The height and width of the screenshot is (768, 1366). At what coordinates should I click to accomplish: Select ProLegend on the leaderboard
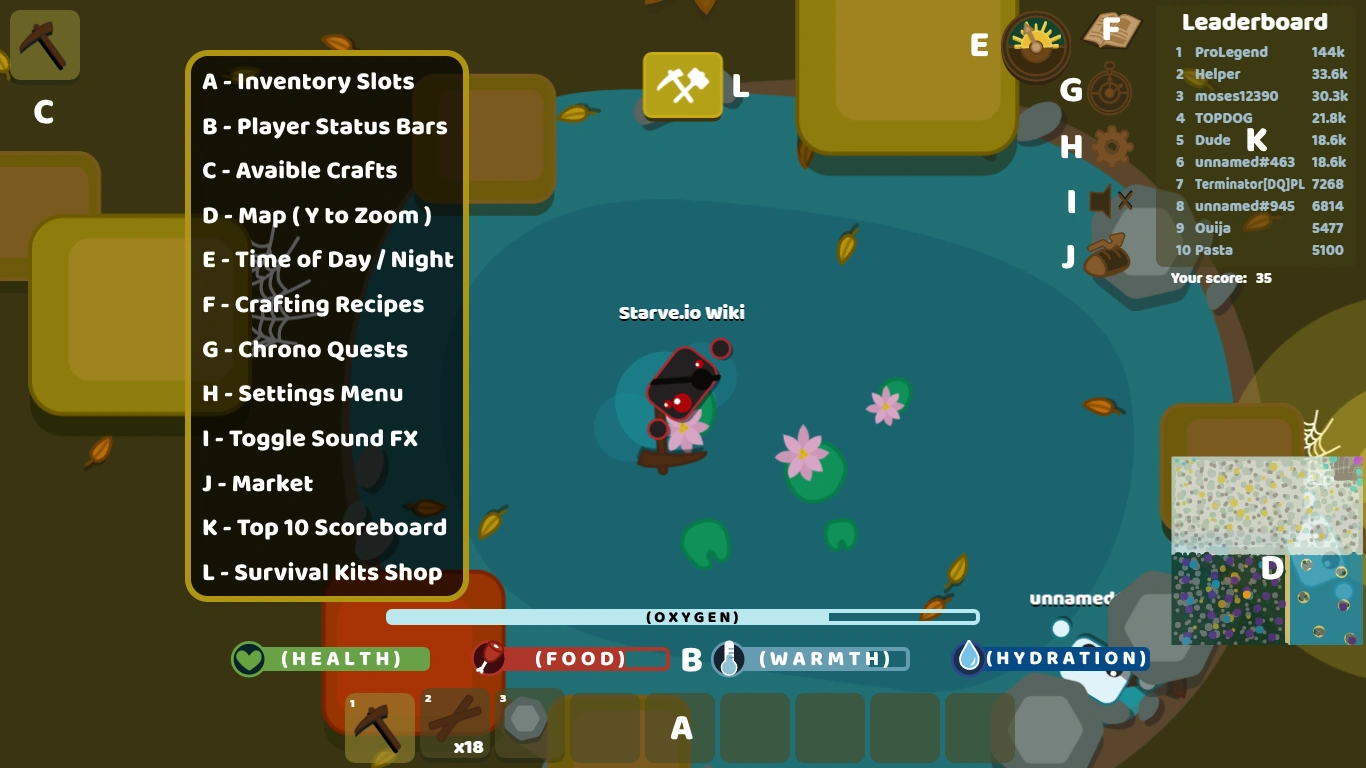tap(1231, 52)
